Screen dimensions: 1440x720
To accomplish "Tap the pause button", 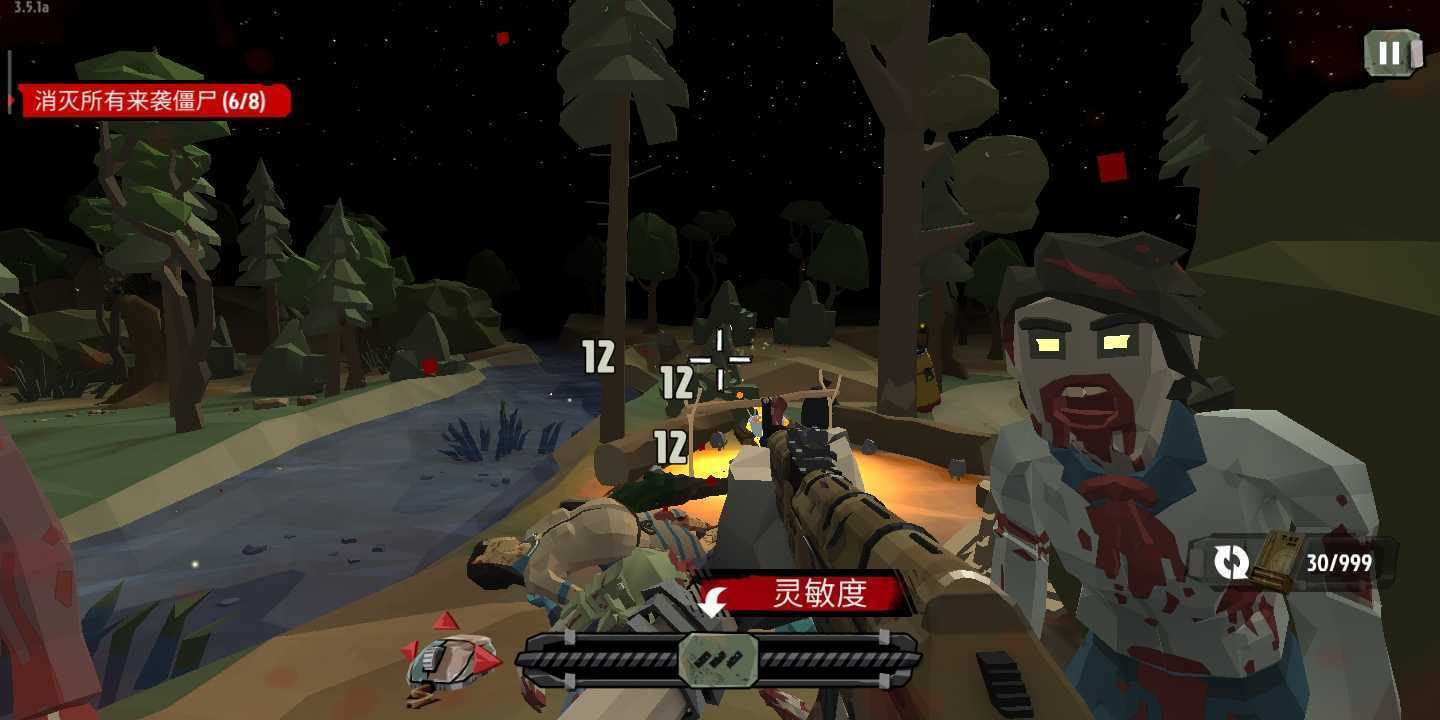I will [x=1392, y=55].
